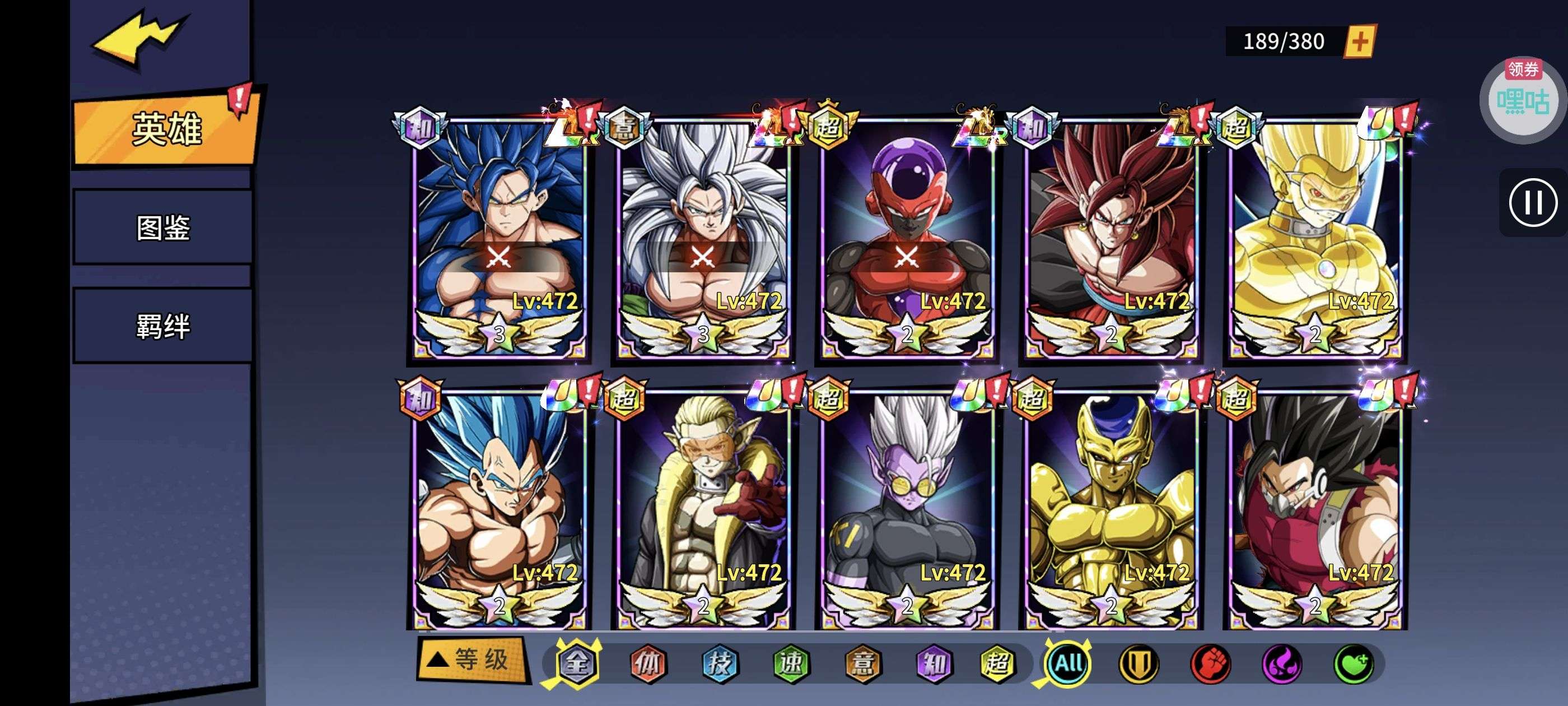Screen dimensions: 1568x706
Task: Show only green heart healer heroes
Action: 1353,663
